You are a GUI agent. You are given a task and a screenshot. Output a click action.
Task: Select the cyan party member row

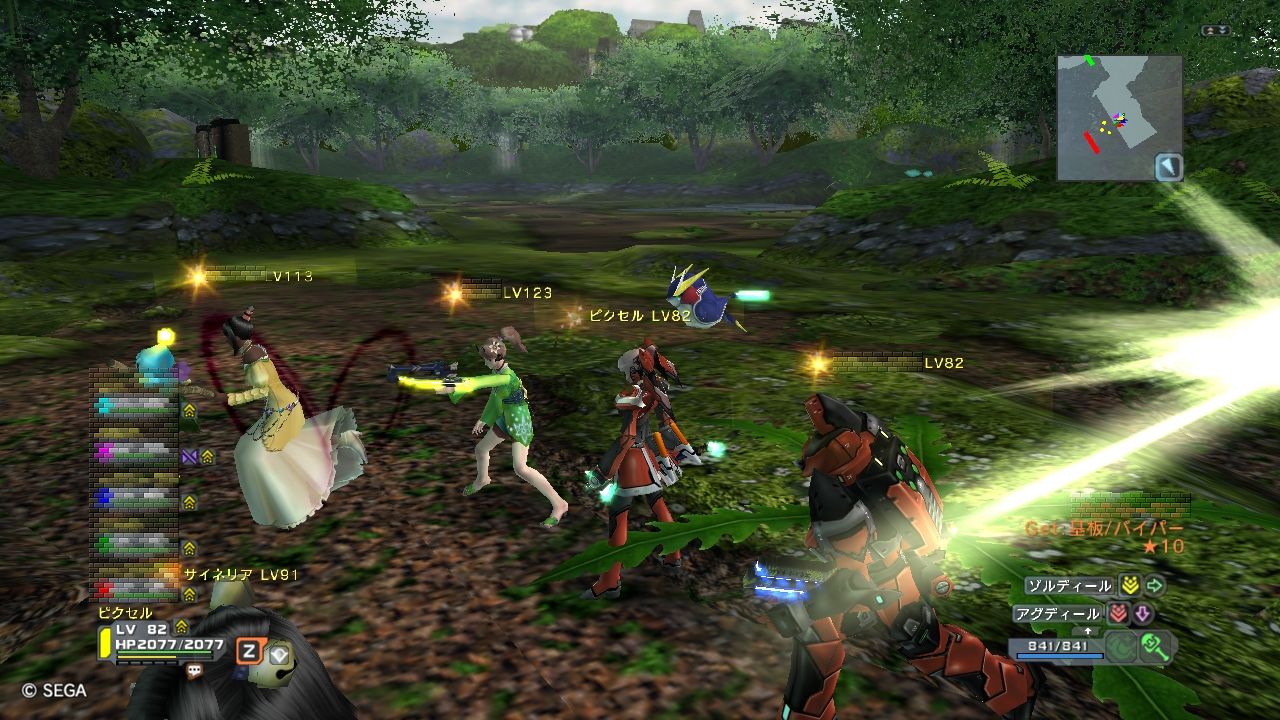135,405
